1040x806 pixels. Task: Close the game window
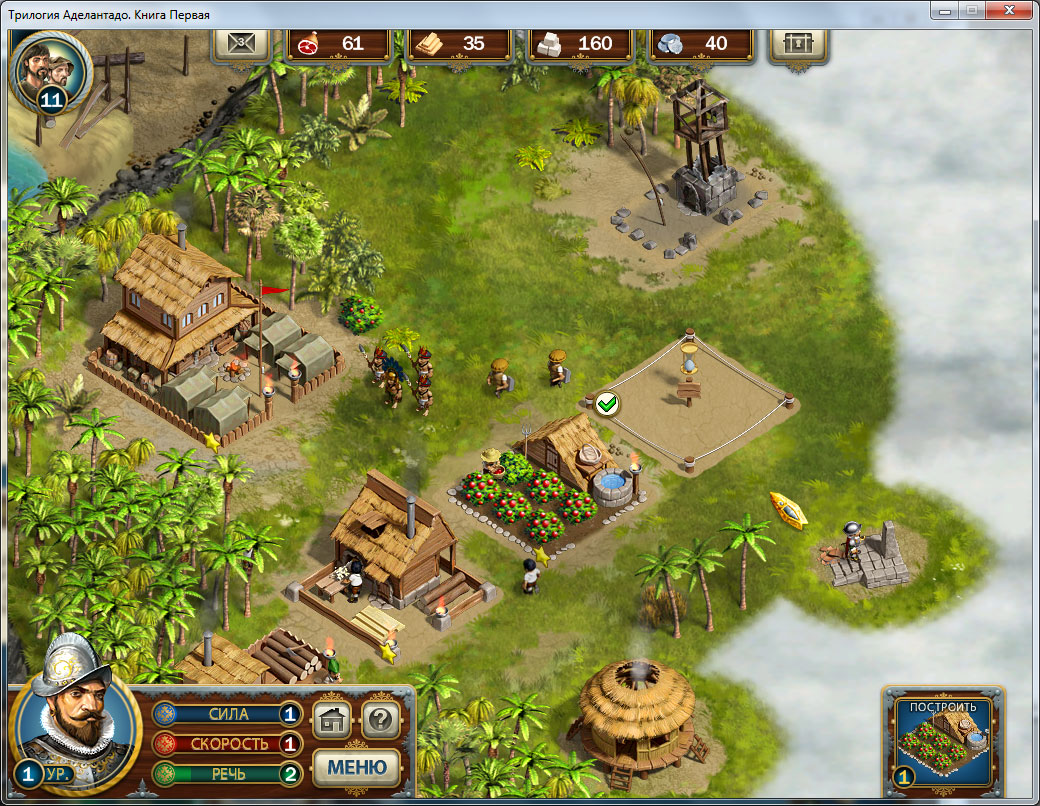pos(1010,10)
